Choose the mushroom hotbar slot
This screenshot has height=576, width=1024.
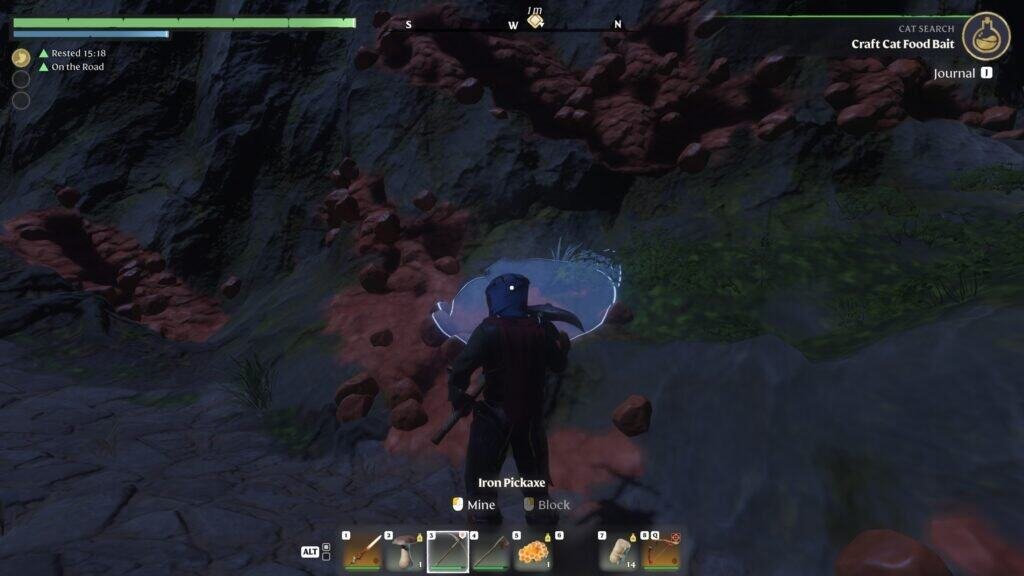pyautogui.click(x=405, y=551)
